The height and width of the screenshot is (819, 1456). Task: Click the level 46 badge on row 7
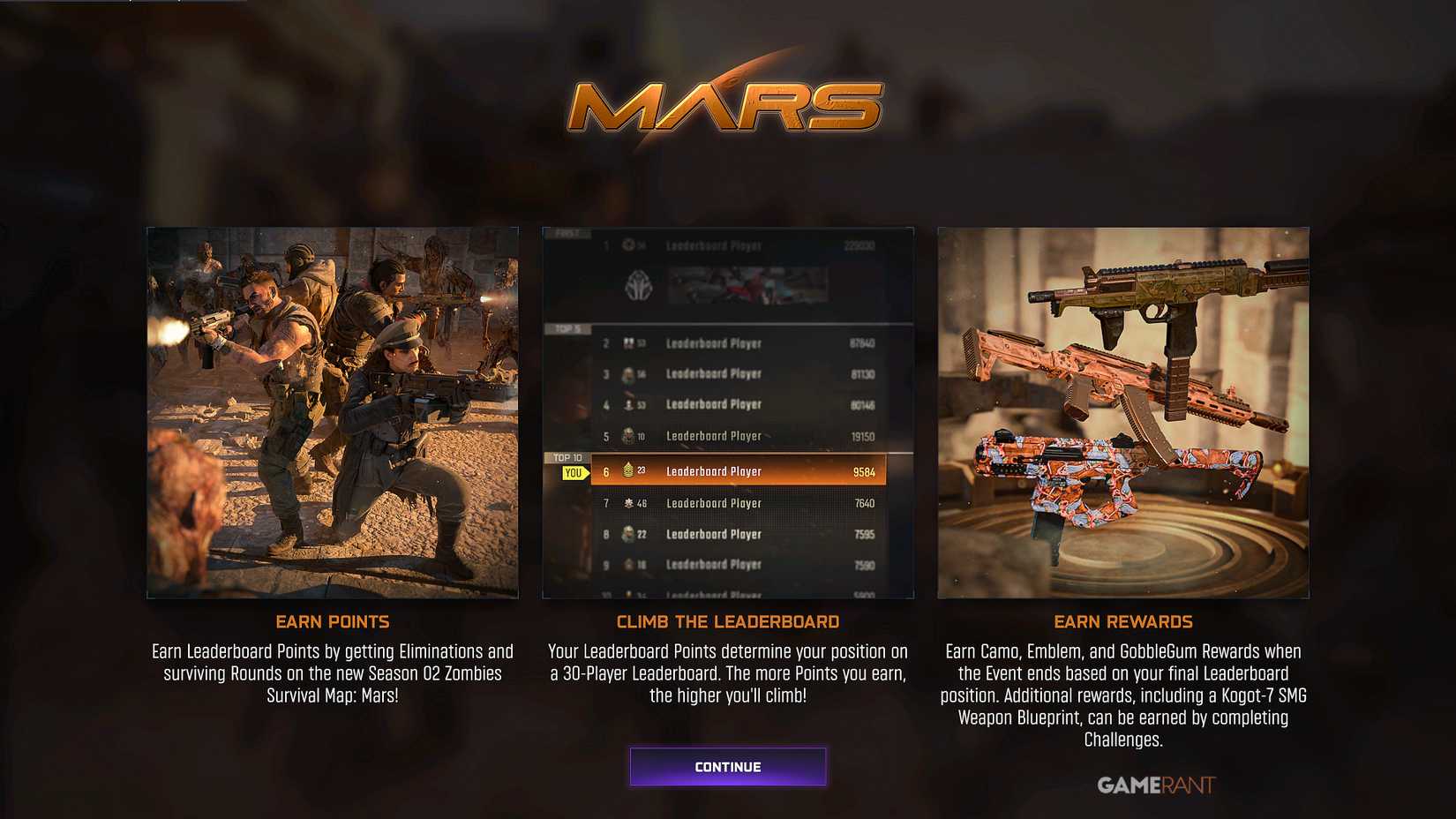[642, 502]
